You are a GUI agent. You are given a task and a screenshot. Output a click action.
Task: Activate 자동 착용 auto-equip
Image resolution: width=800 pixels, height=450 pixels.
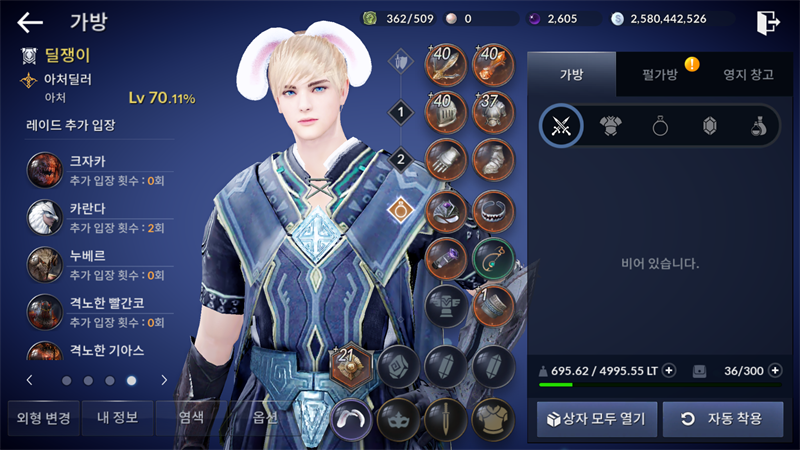tap(722, 418)
